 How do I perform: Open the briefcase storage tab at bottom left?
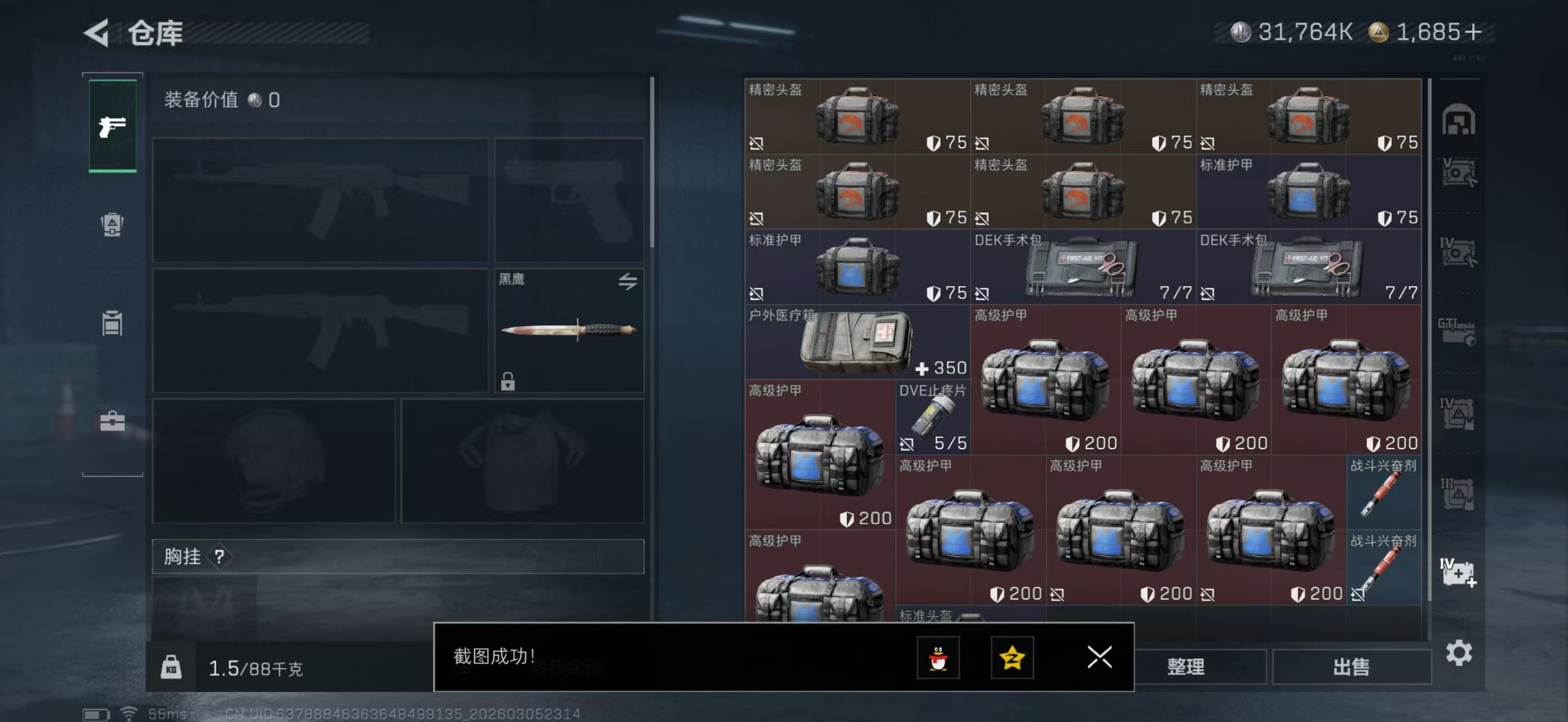113,421
